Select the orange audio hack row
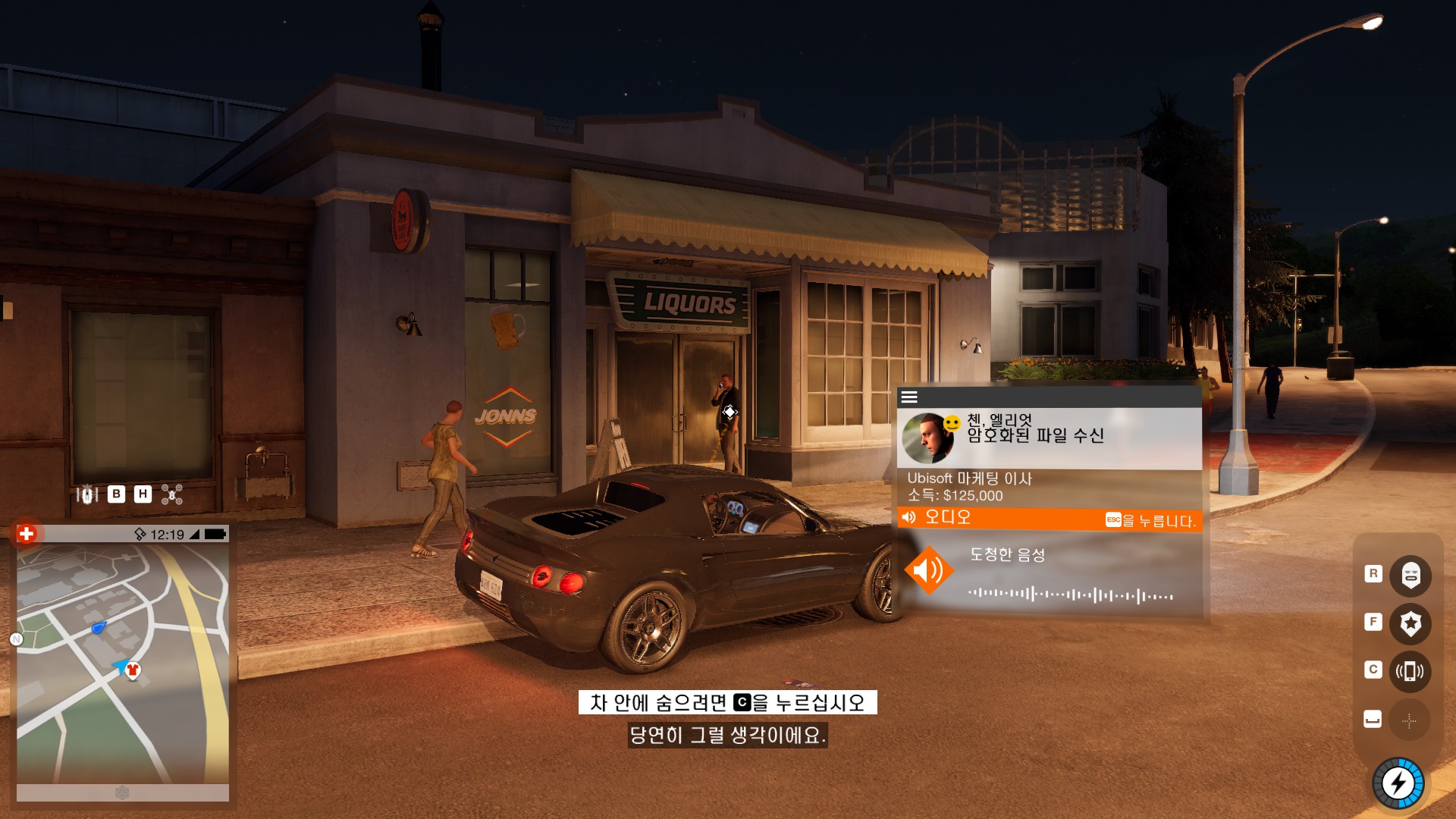 point(1049,519)
